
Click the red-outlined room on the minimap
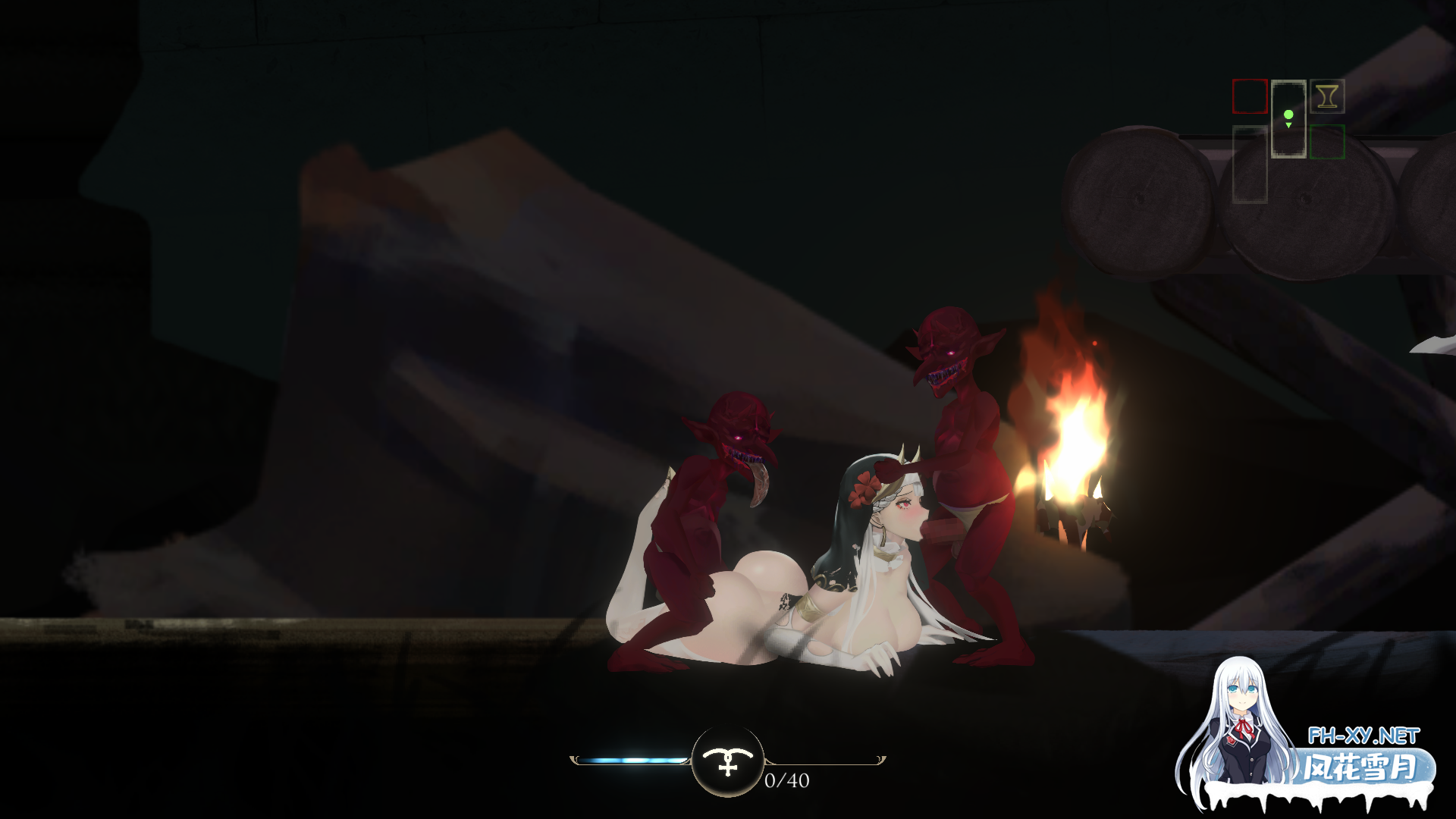click(1250, 96)
